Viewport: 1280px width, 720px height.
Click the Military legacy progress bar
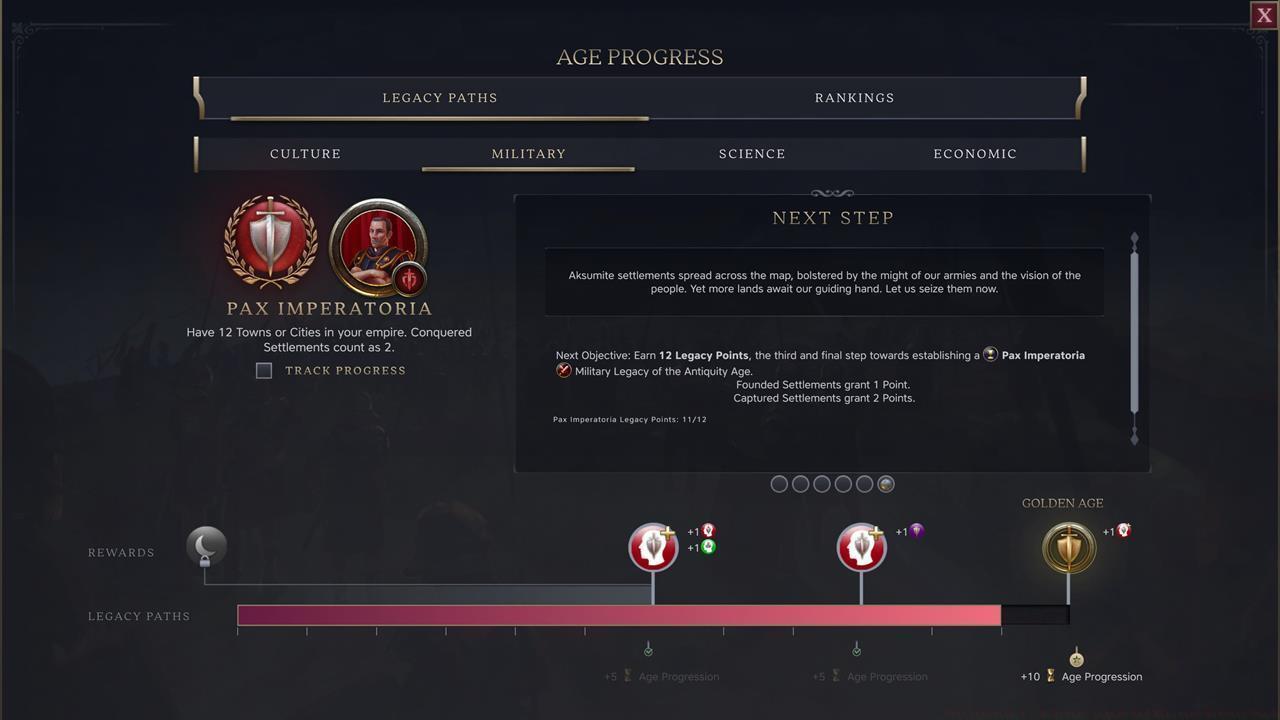point(618,615)
